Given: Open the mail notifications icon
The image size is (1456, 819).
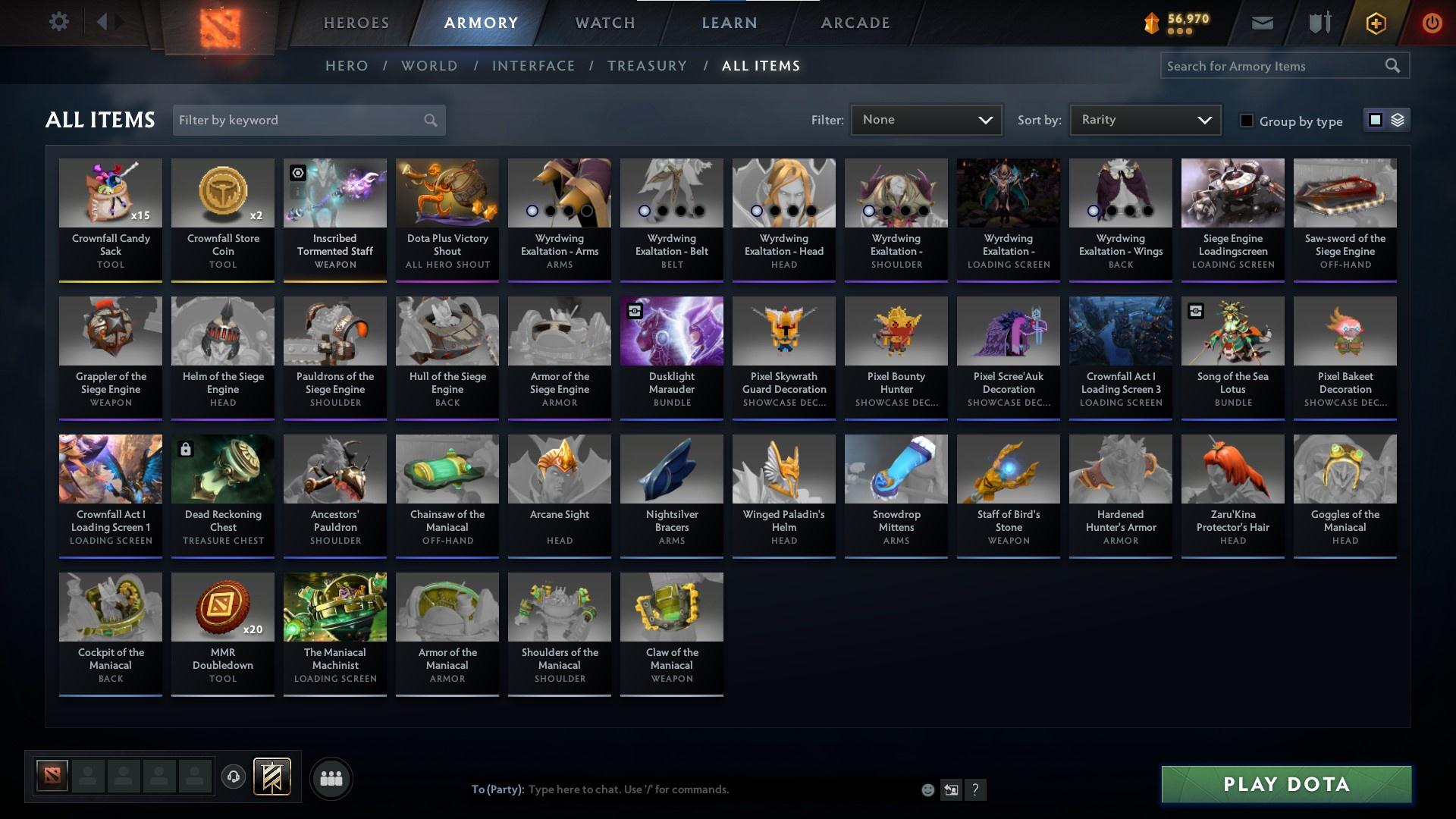Looking at the screenshot, I should coord(1262,22).
